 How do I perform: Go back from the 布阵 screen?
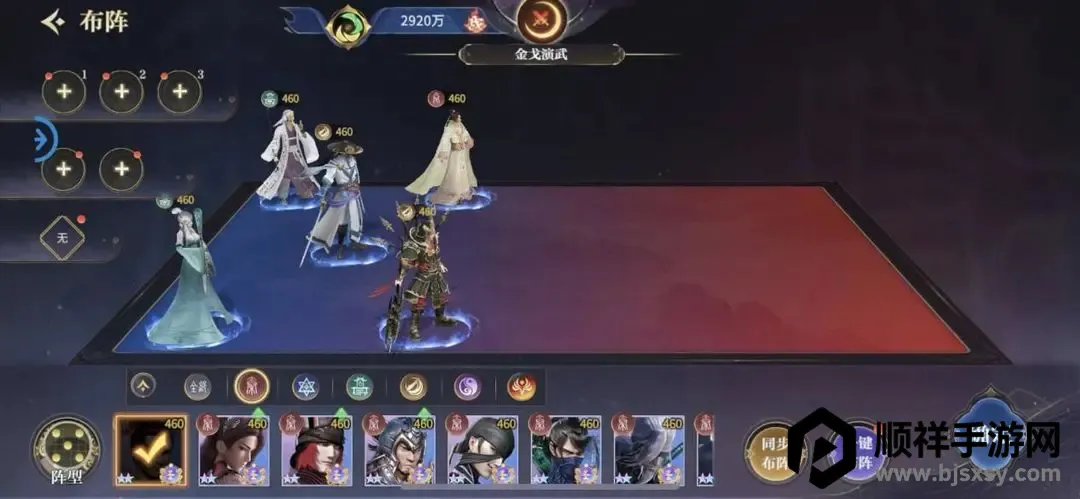coord(53,21)
